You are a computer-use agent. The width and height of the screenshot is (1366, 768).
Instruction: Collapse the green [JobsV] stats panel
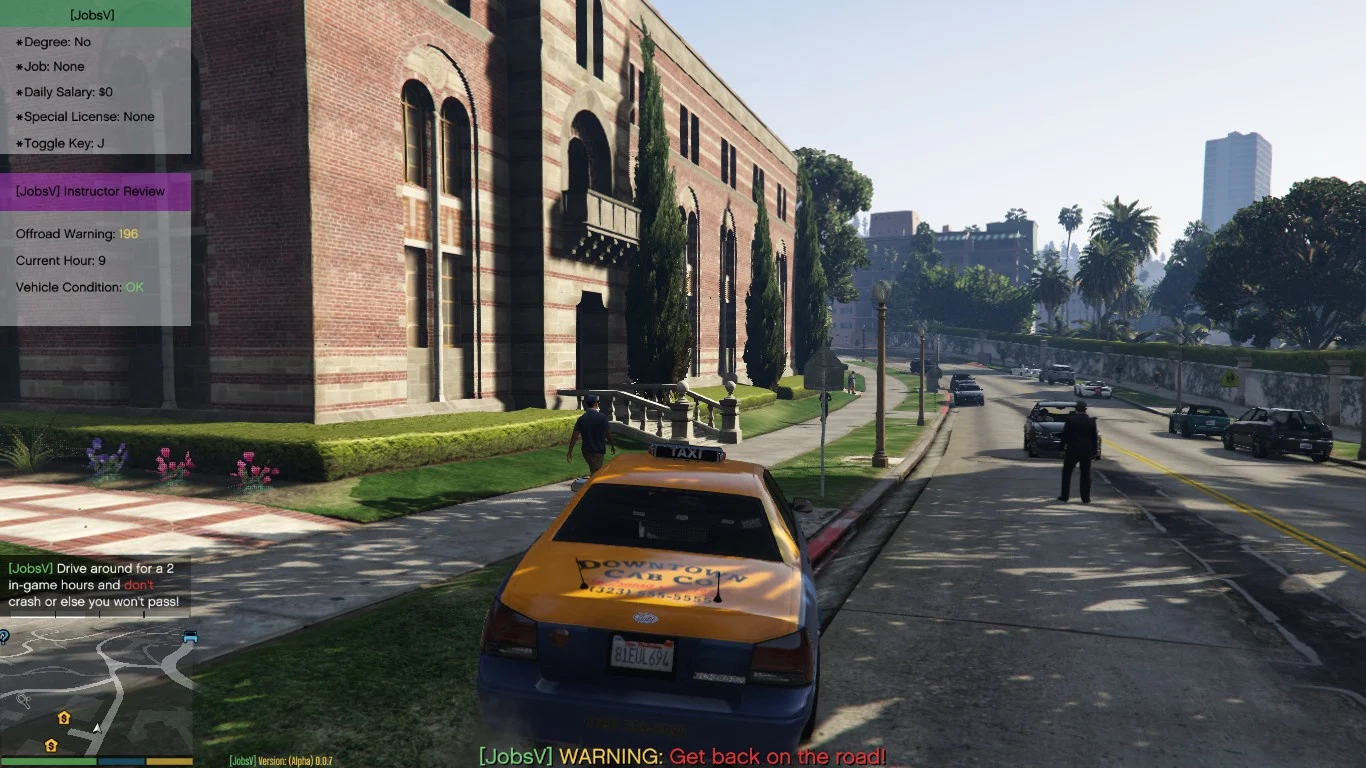click(x=95, y=15)
